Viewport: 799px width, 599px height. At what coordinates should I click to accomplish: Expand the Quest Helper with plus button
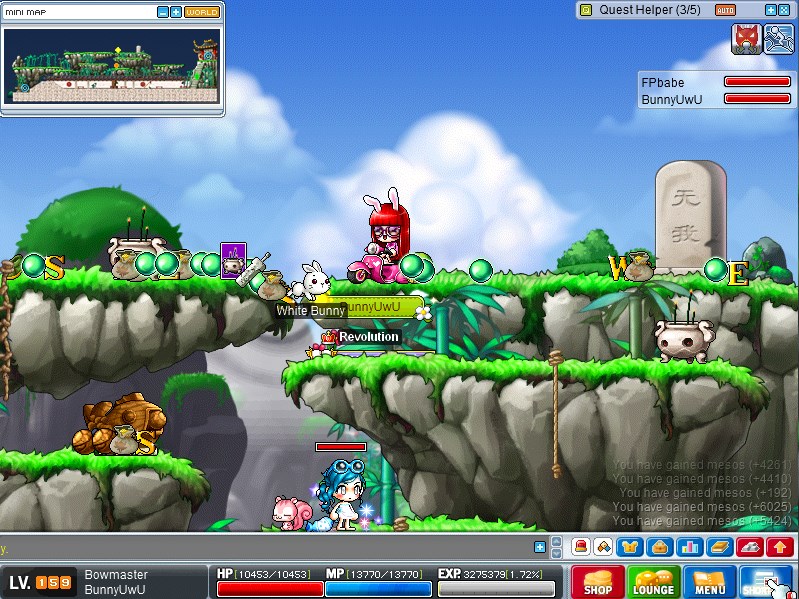771,10
